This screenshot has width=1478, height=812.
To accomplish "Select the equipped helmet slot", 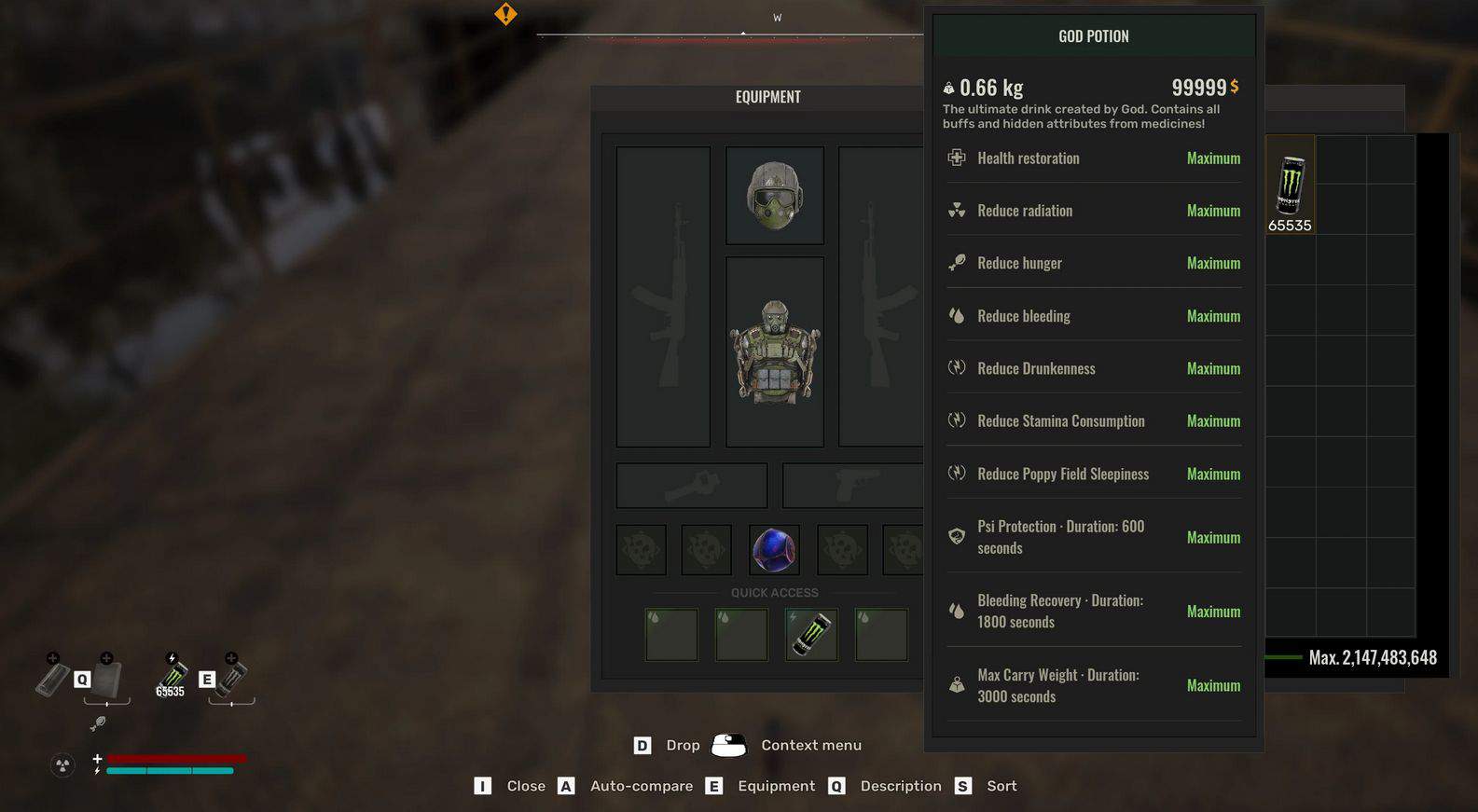I will 774,196.
